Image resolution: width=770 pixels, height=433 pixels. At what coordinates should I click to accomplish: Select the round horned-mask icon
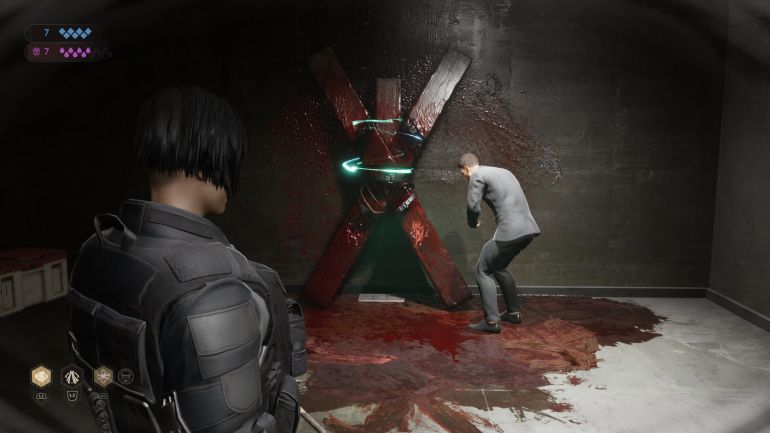126,376
